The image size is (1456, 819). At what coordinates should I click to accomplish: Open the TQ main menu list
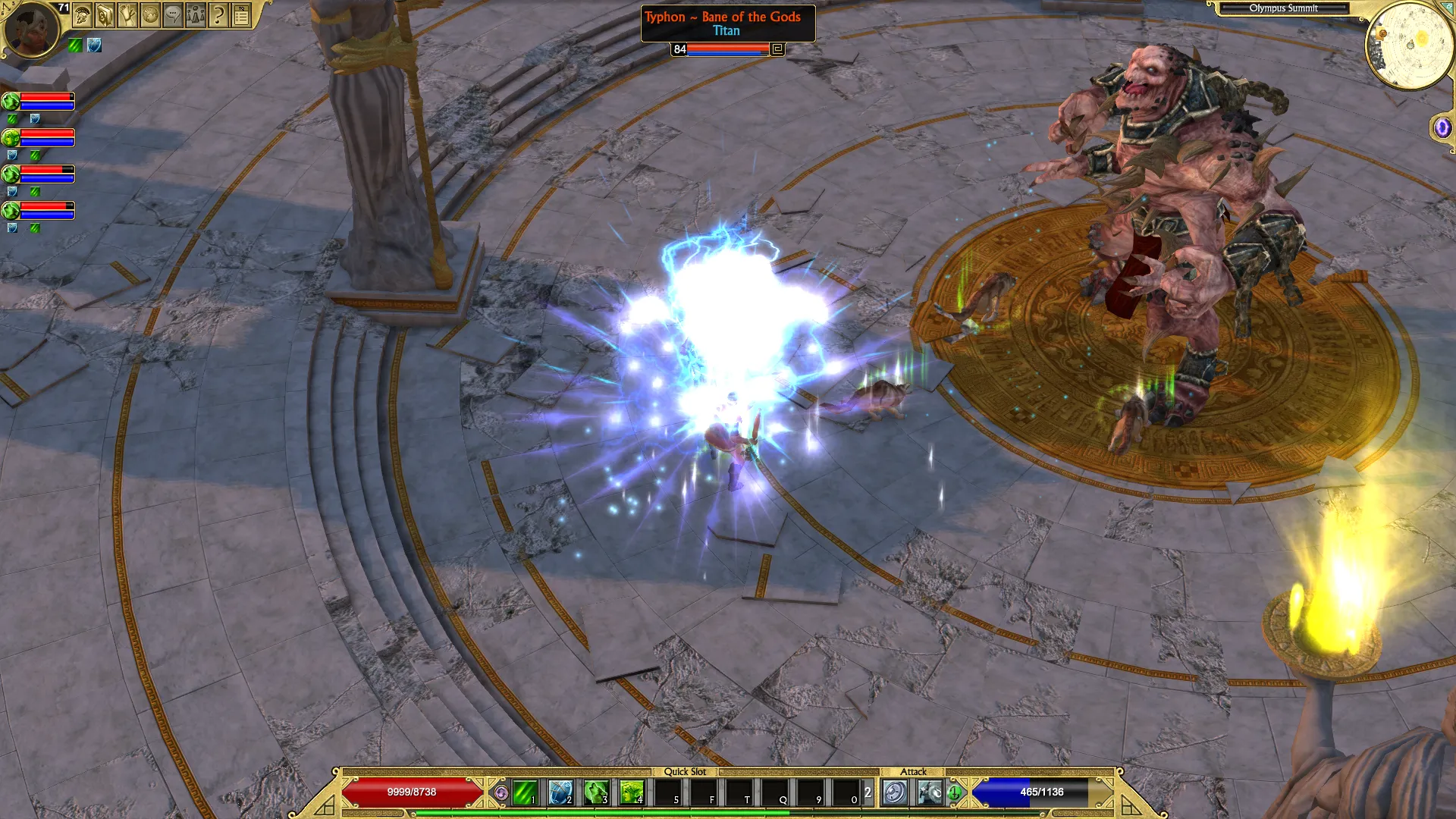[x=241, y=14]
